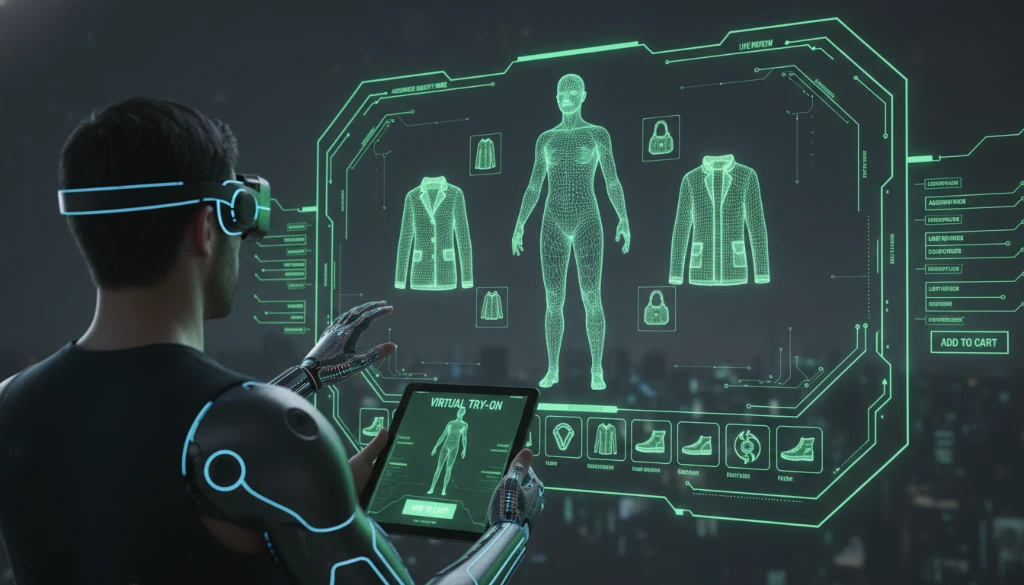The width and height of the screenshot is (1024, 585).
Task: Choose the shirt tile in the bottom row
Action: tap(606, 439)
